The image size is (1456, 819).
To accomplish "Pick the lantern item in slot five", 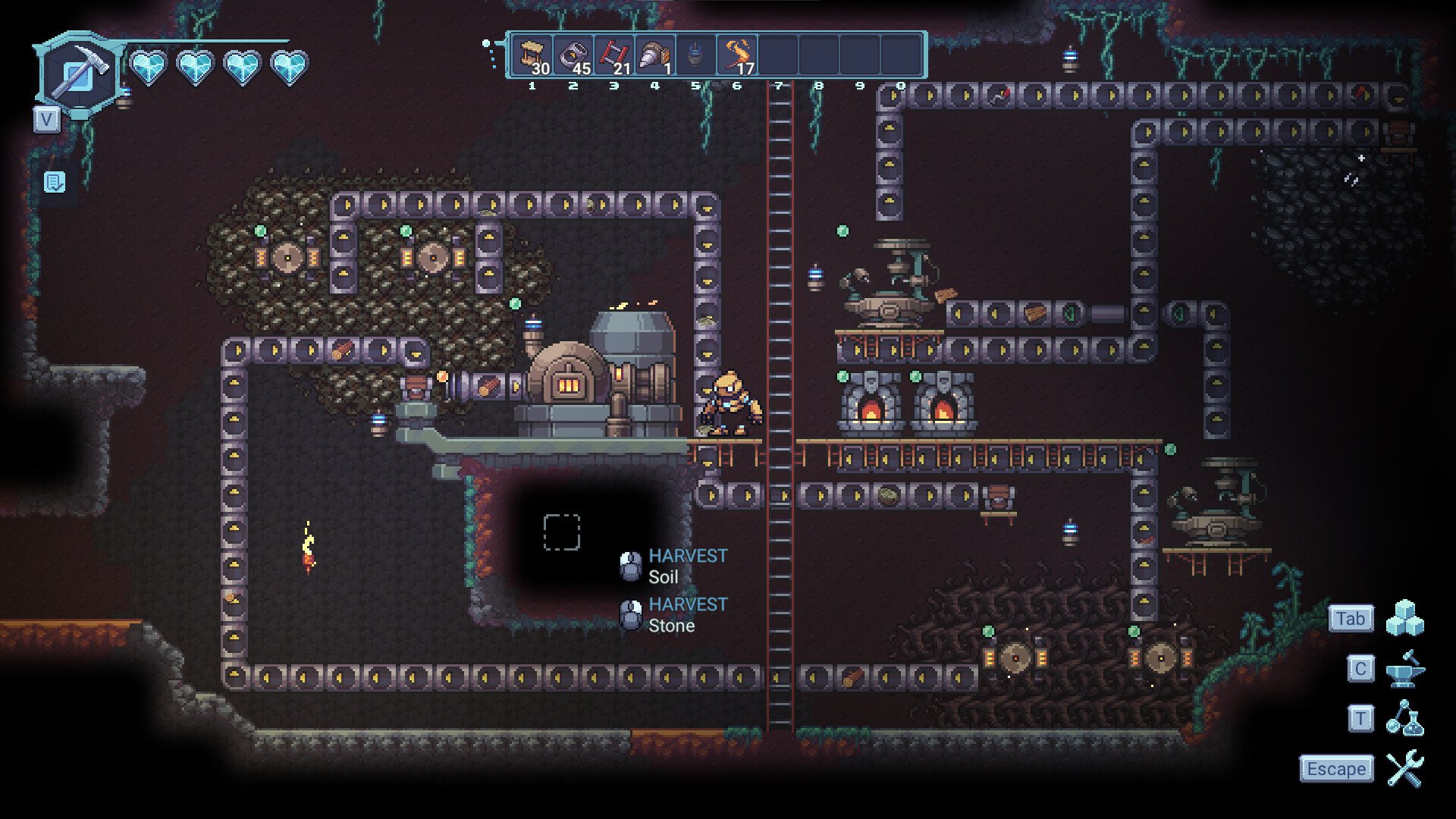I will point(695,55).
